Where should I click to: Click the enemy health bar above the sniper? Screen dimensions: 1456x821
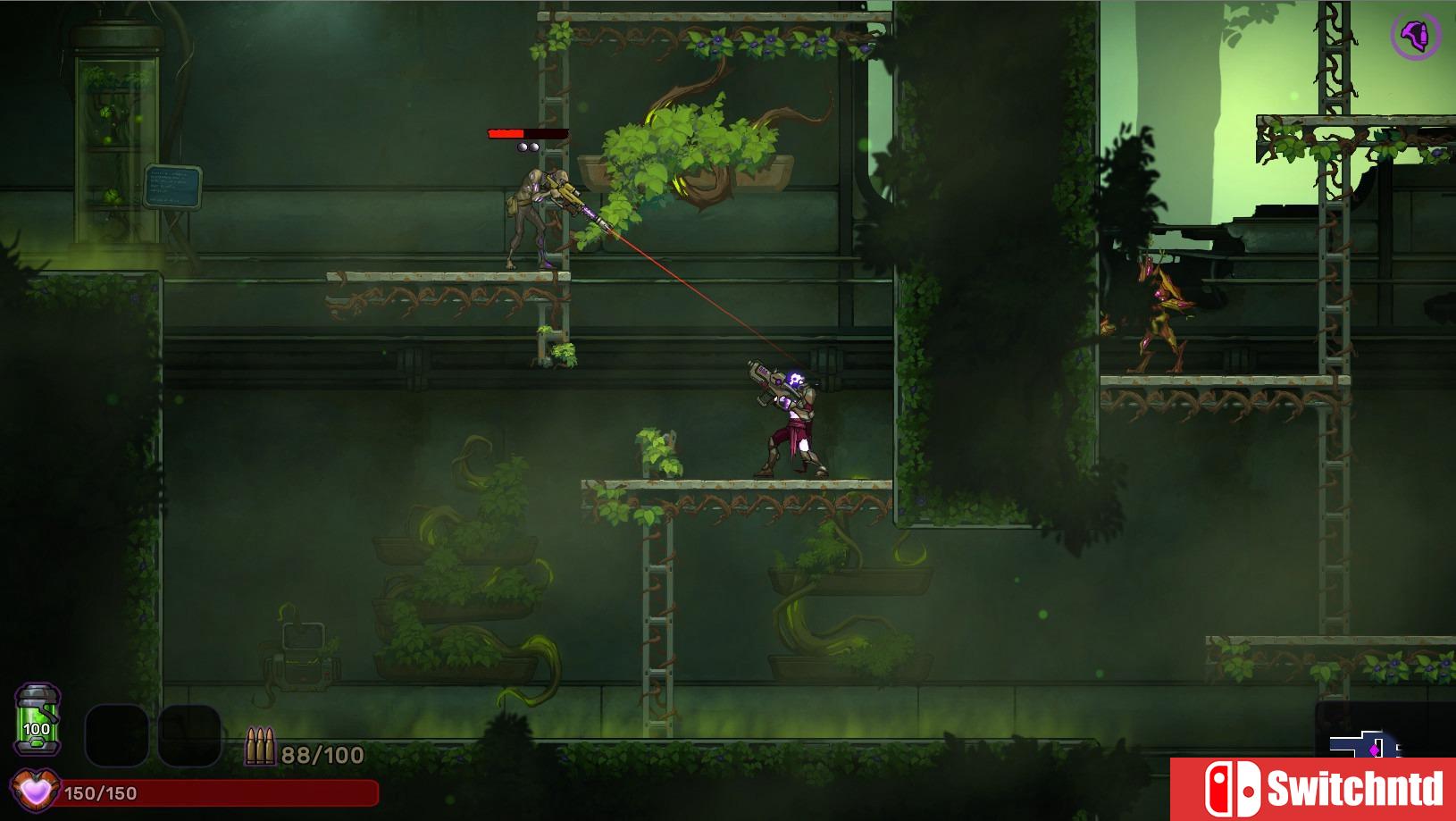point(527,132)
